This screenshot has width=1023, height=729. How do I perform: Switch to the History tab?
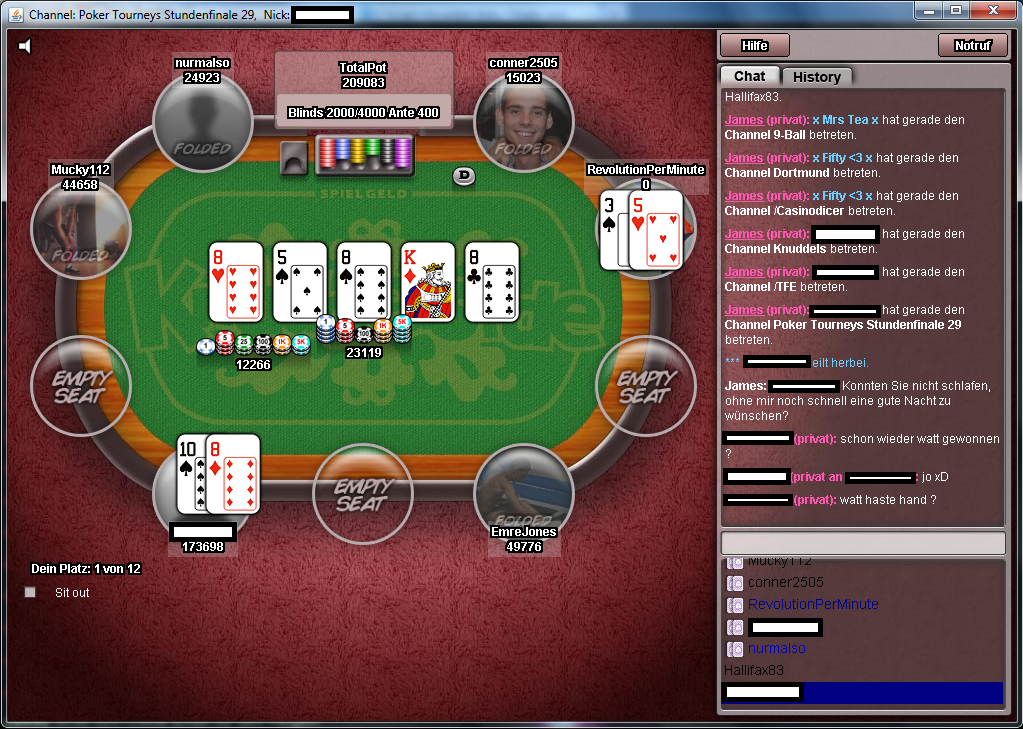click(817, 77)
